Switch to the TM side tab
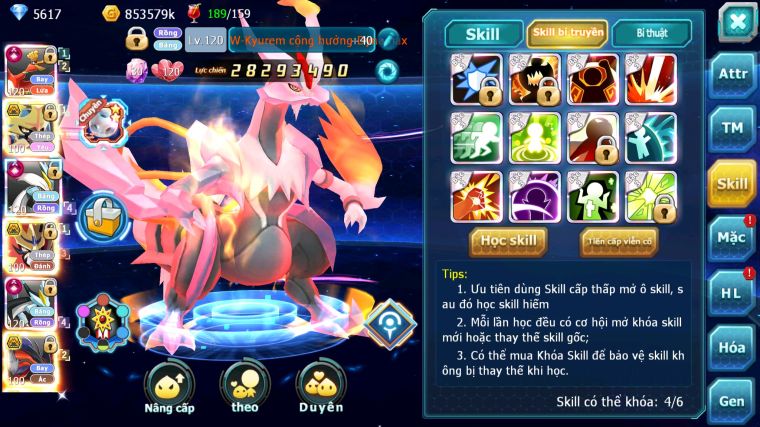The image size is (760, 427). 732,128
